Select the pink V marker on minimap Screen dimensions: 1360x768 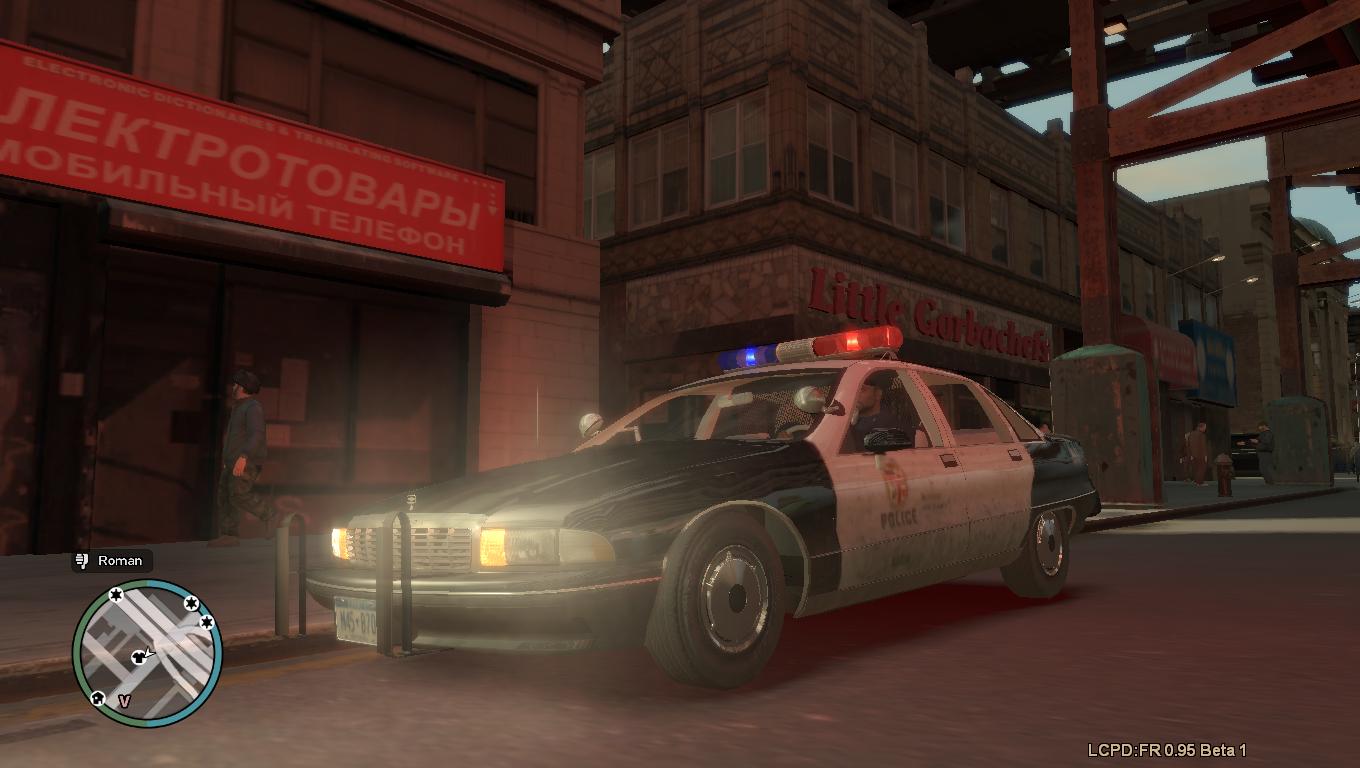click(x=124, y=701)
